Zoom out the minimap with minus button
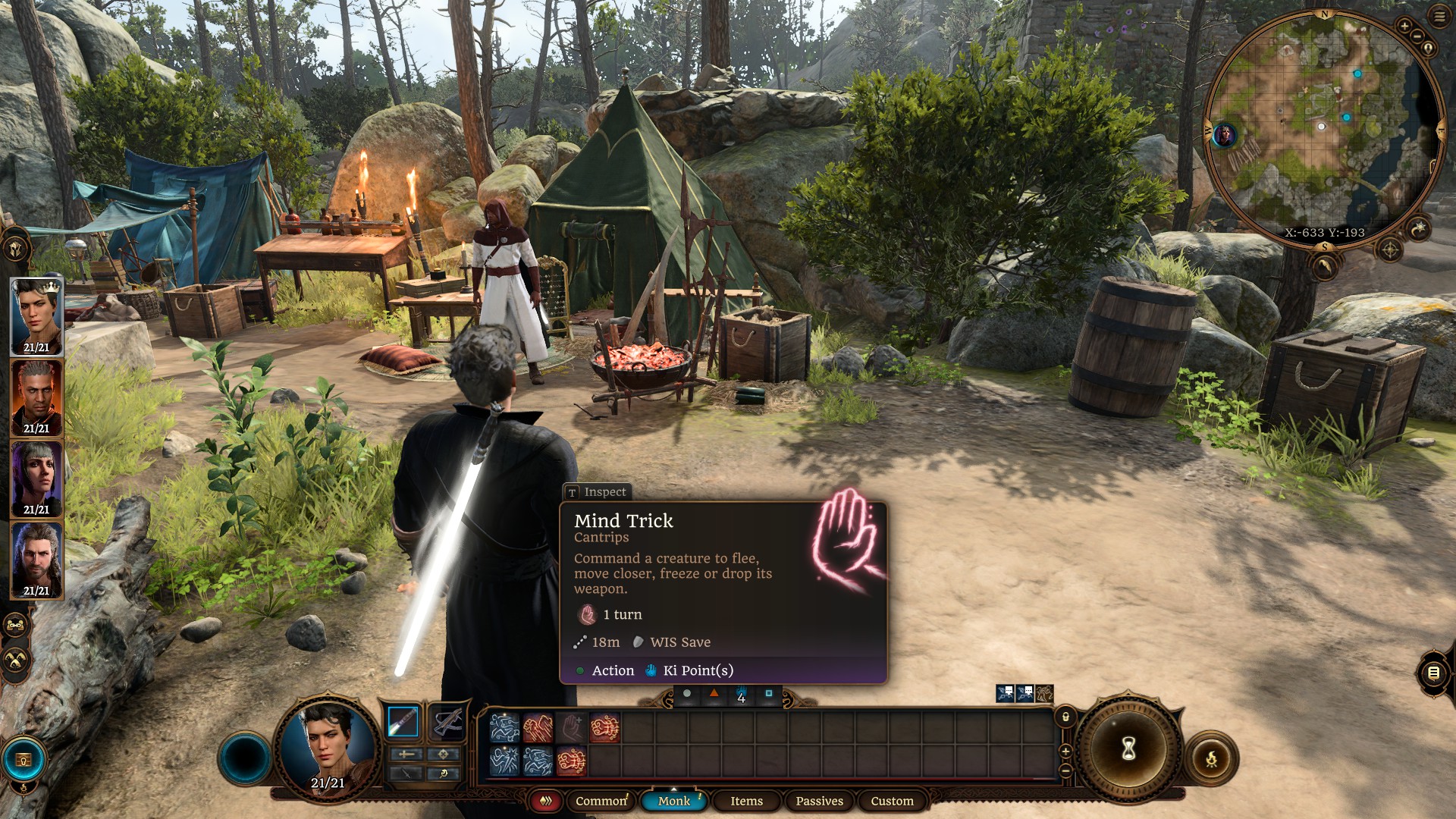This screenshot has height=819, width=1456. (x=1417, y=36)
